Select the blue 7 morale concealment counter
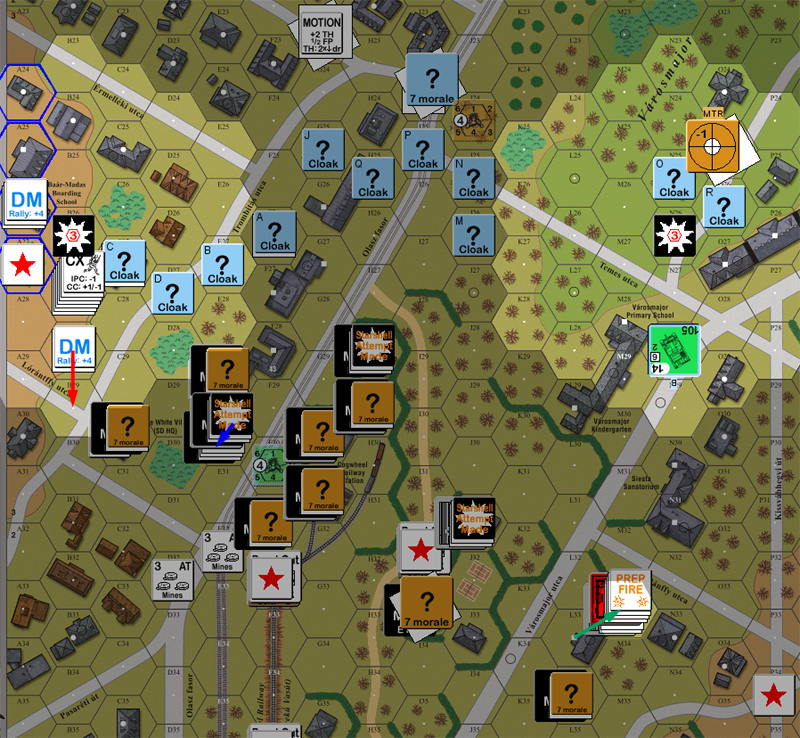This screenshot has width=800, height=738. (432, 79)
